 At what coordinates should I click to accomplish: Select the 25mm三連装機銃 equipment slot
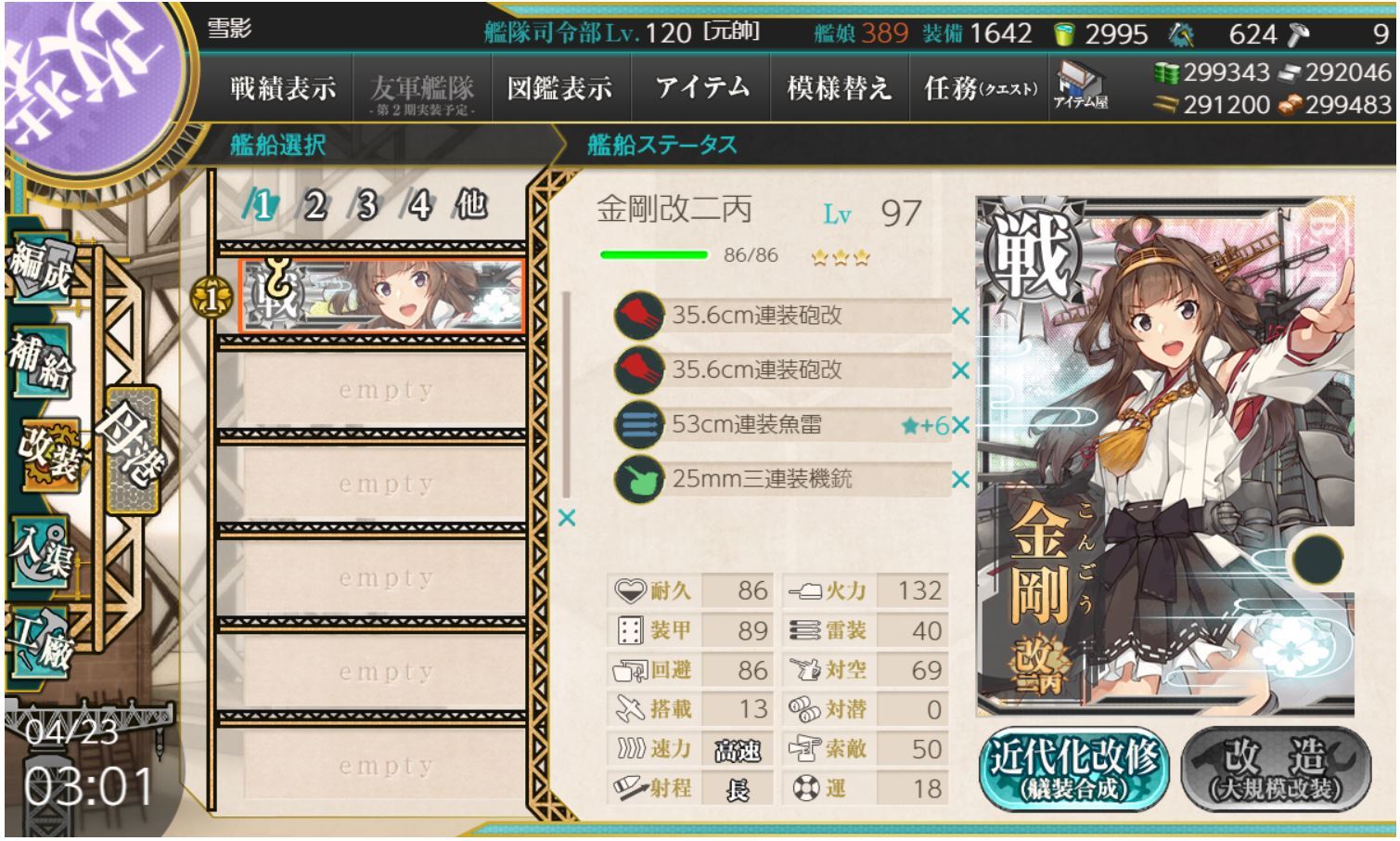click(x=779, y=479)
